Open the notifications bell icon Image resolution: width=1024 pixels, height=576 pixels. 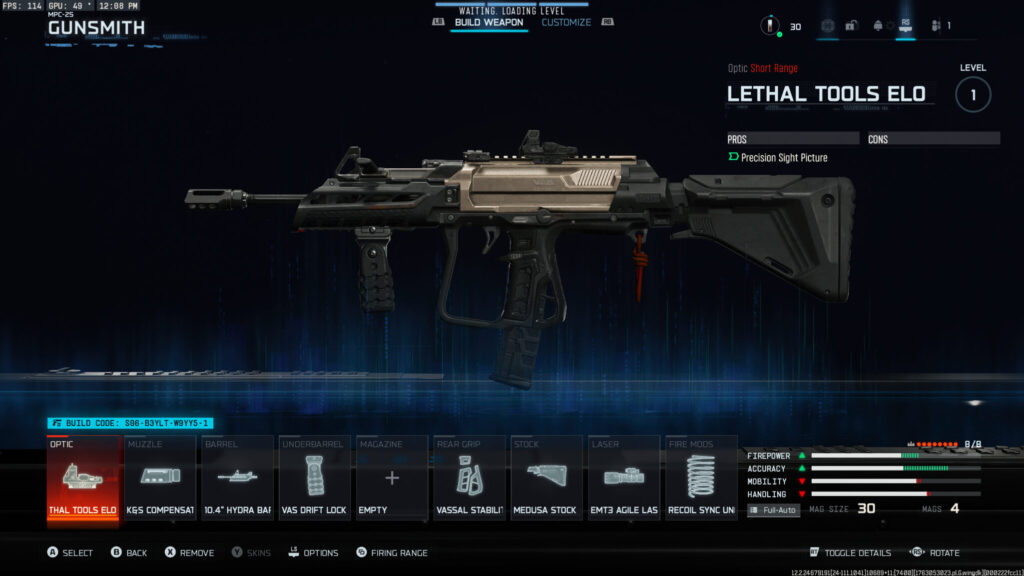pos(877,26)
